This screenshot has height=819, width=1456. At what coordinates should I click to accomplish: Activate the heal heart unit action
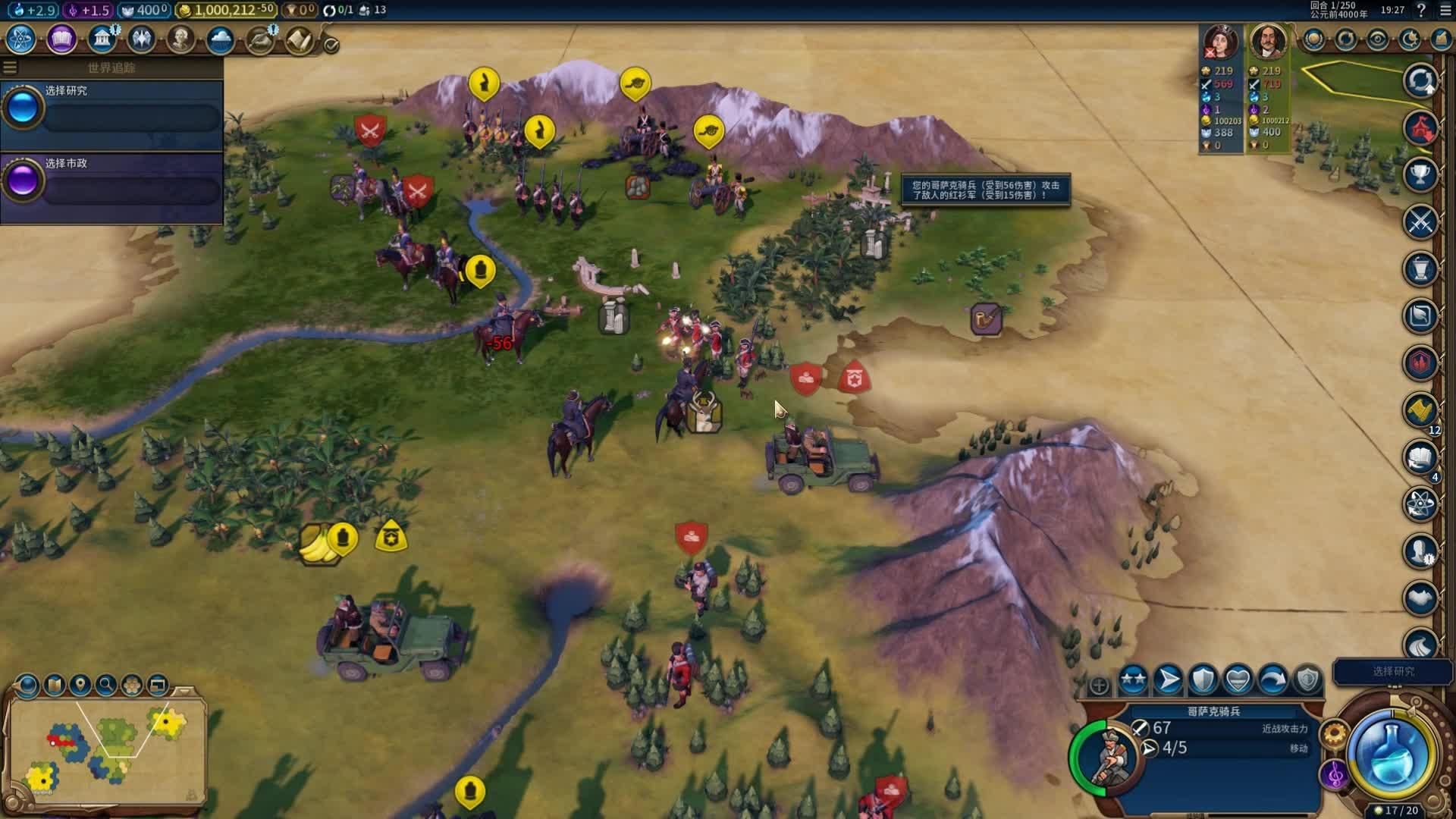(x=1238, y=679)
